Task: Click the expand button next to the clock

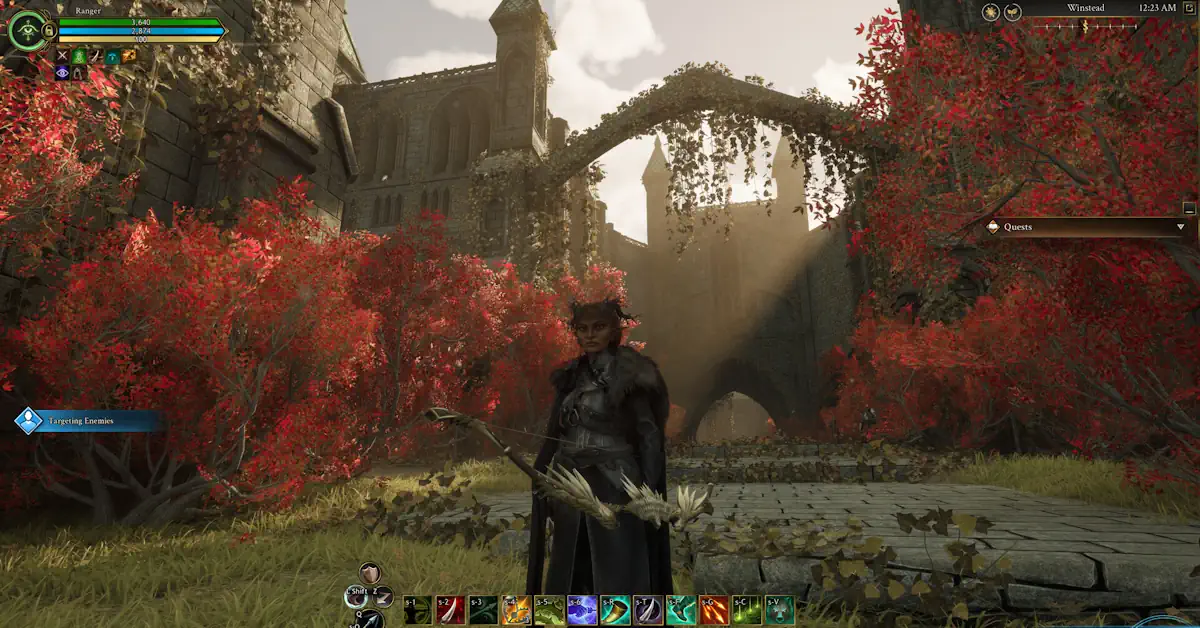Action: point(1188,8)
